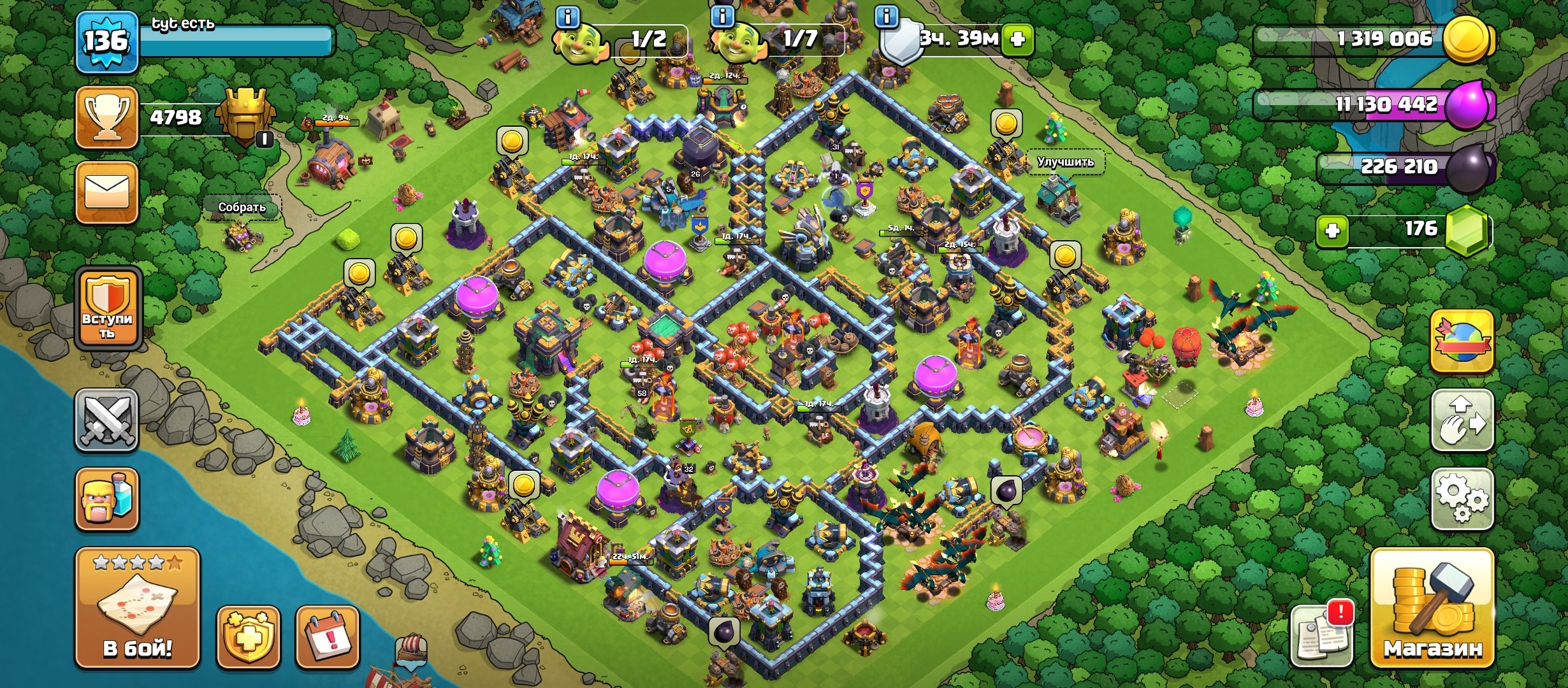1568x688 pixels.
Task: Show info for 1/7 builders
Action: [x=722, y=17]
